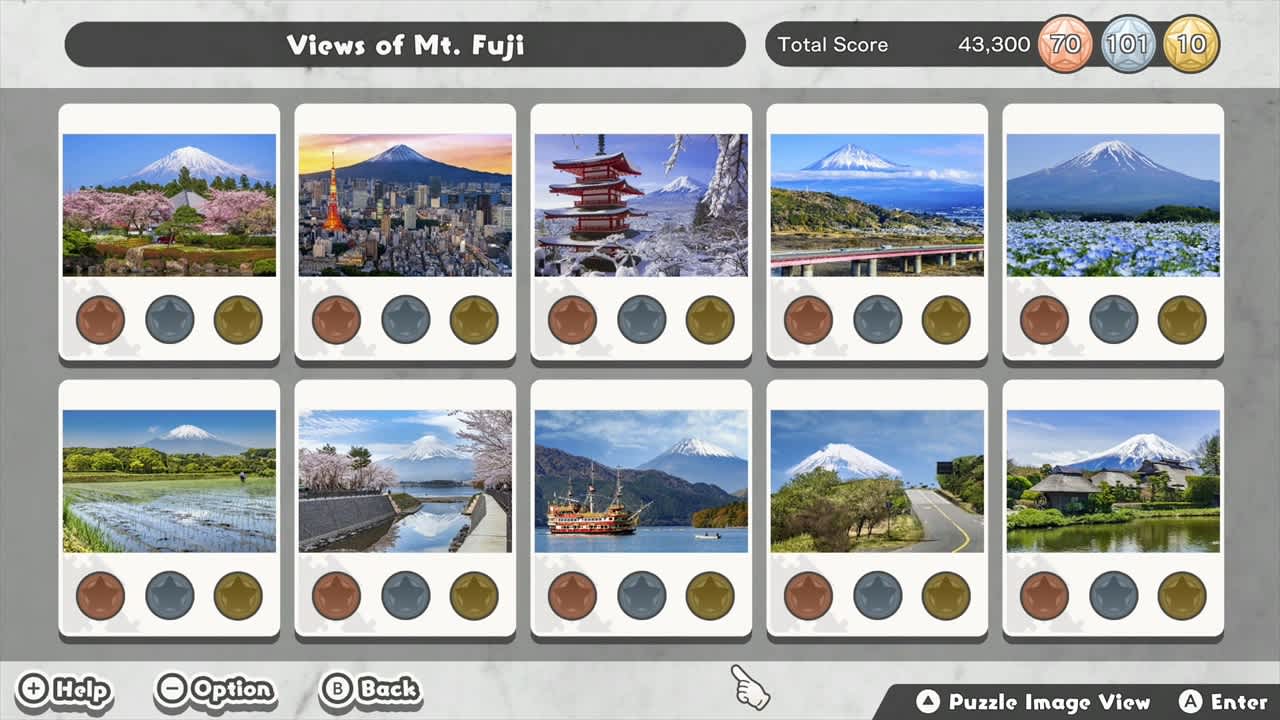Screen dimensions: 1280x720
Task: Click the gold medal under the pond house puzzle
Action: pyautogui.click(x=1180, y=596)
